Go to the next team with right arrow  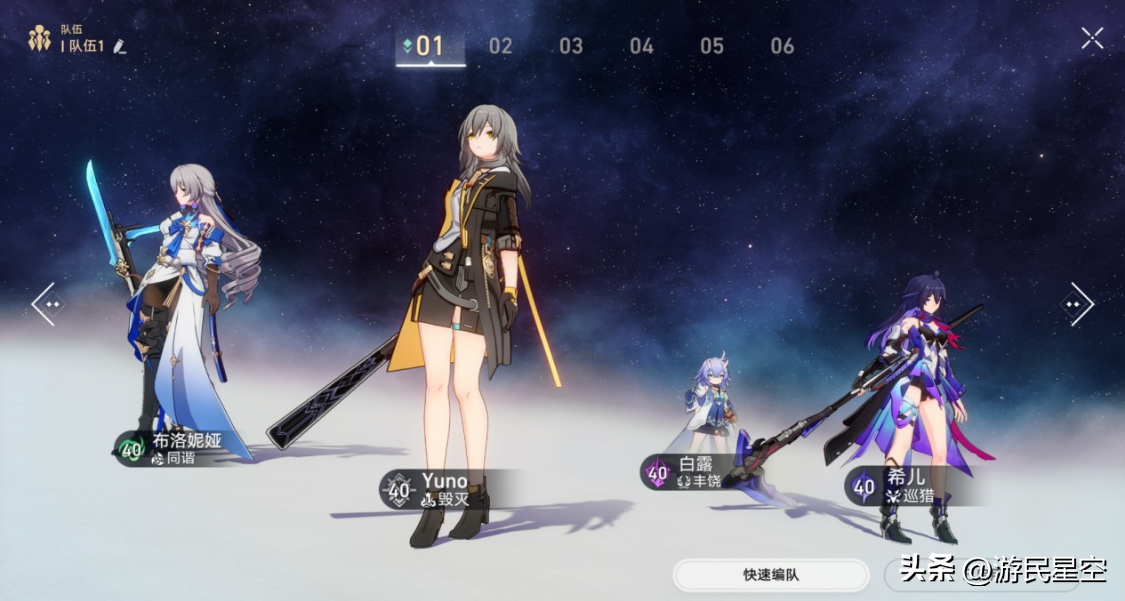click(1077, 303)
